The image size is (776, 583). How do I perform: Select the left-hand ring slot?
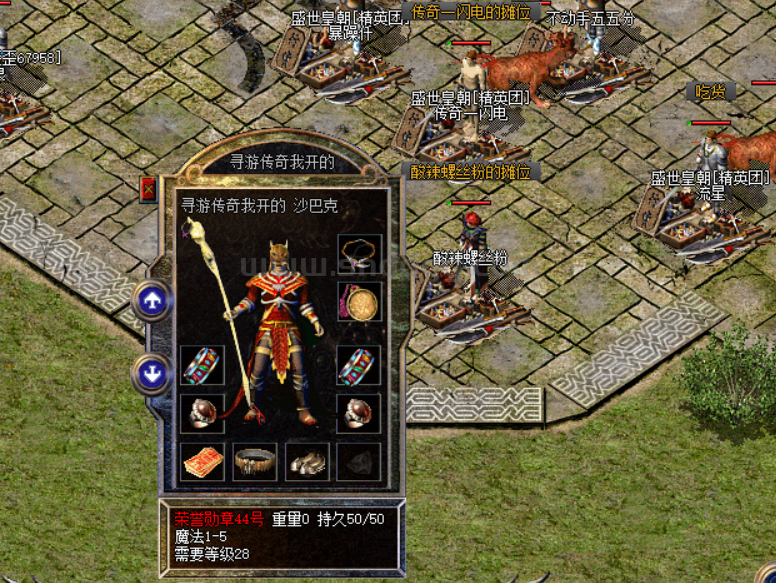[x=202, y=412]
